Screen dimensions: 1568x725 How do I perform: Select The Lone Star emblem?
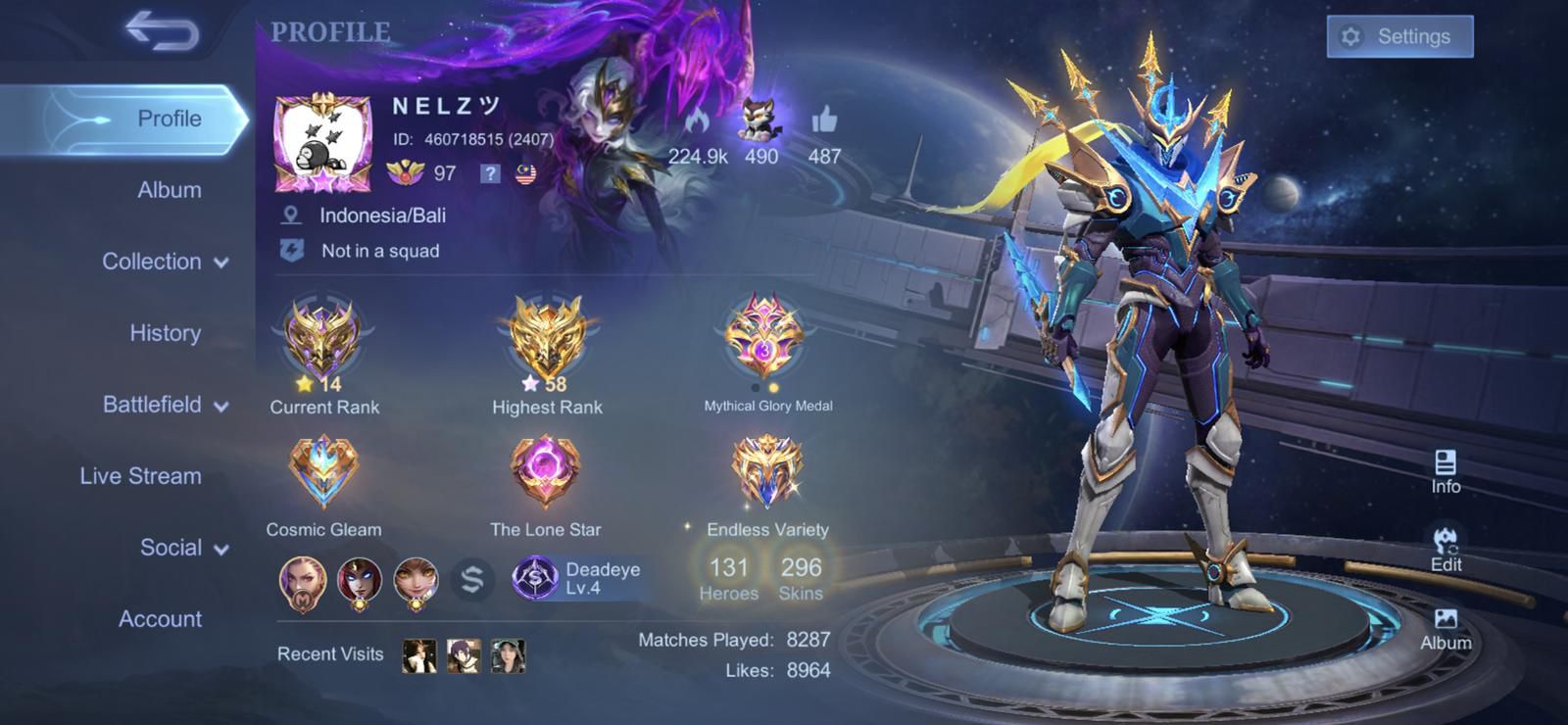546,473
